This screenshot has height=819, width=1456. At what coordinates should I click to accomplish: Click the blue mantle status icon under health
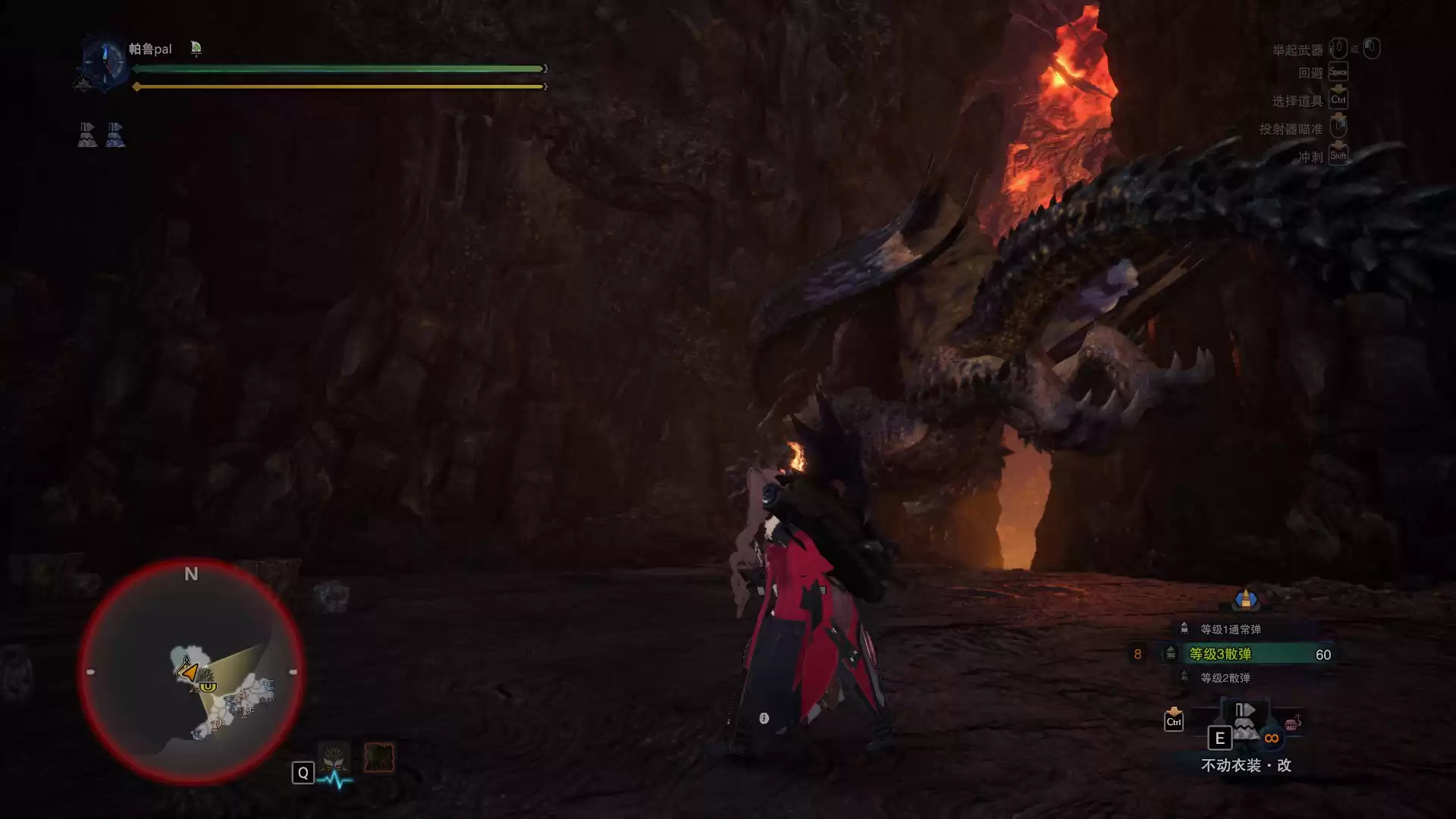click(x=115, y=134)
